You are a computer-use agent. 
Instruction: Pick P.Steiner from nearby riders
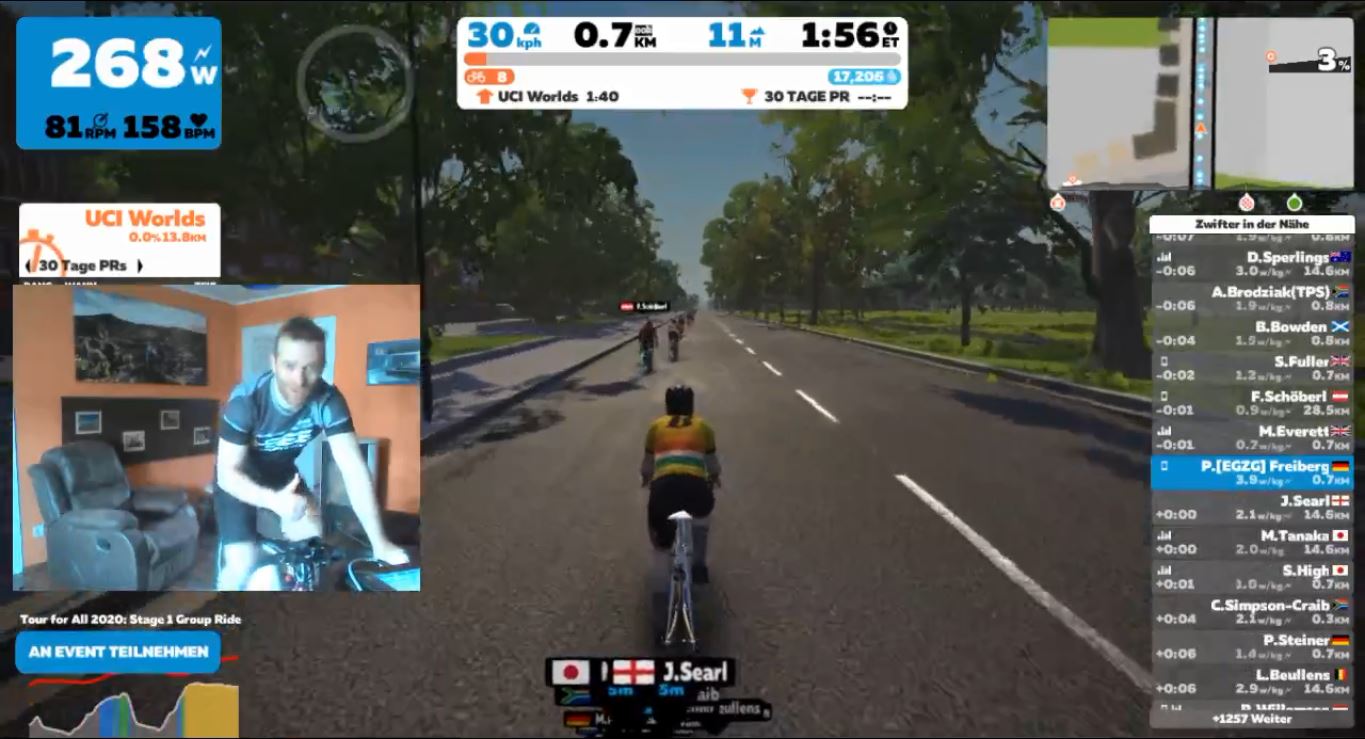pos(1252,646)
